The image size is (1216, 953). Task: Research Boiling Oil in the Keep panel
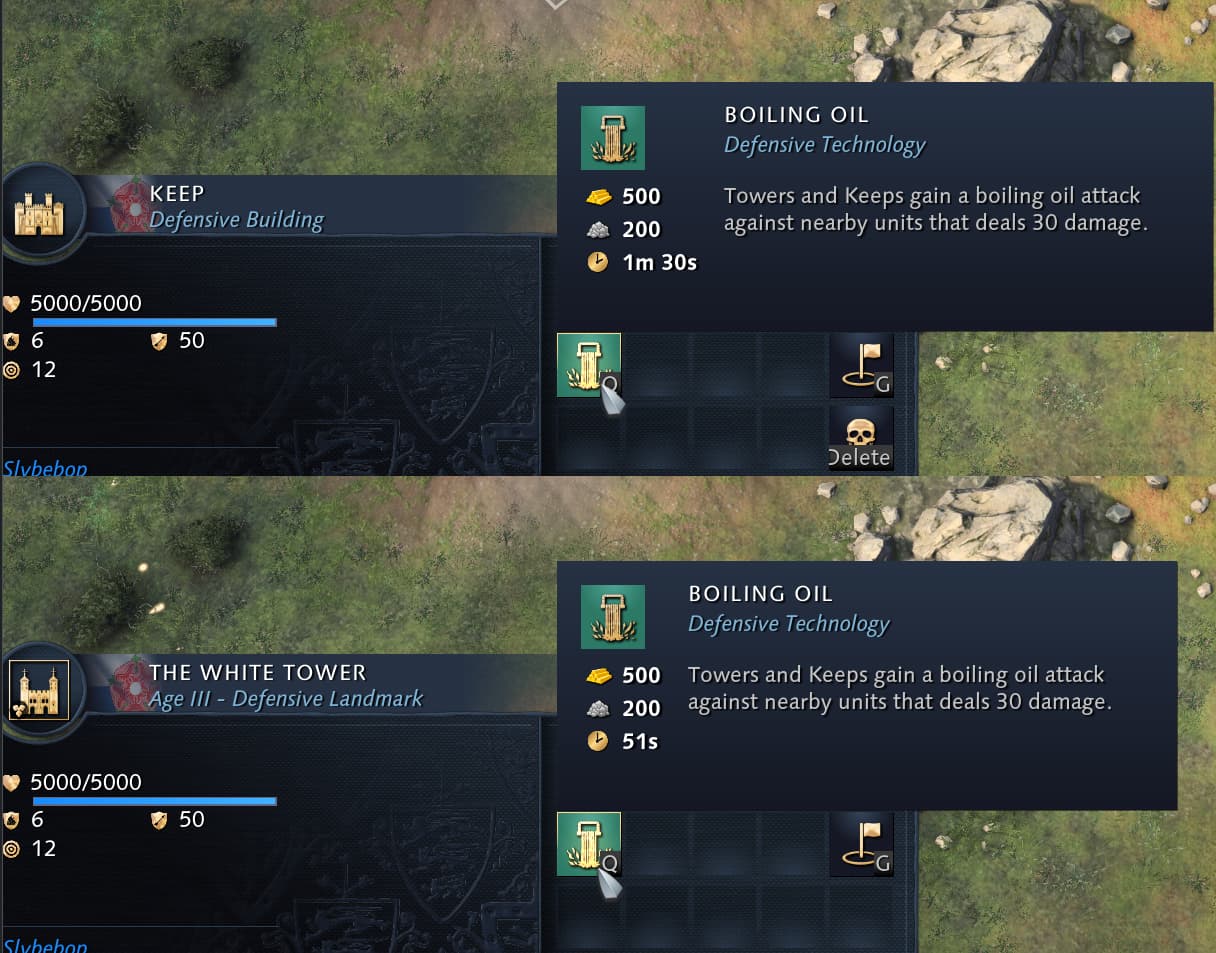588,365
